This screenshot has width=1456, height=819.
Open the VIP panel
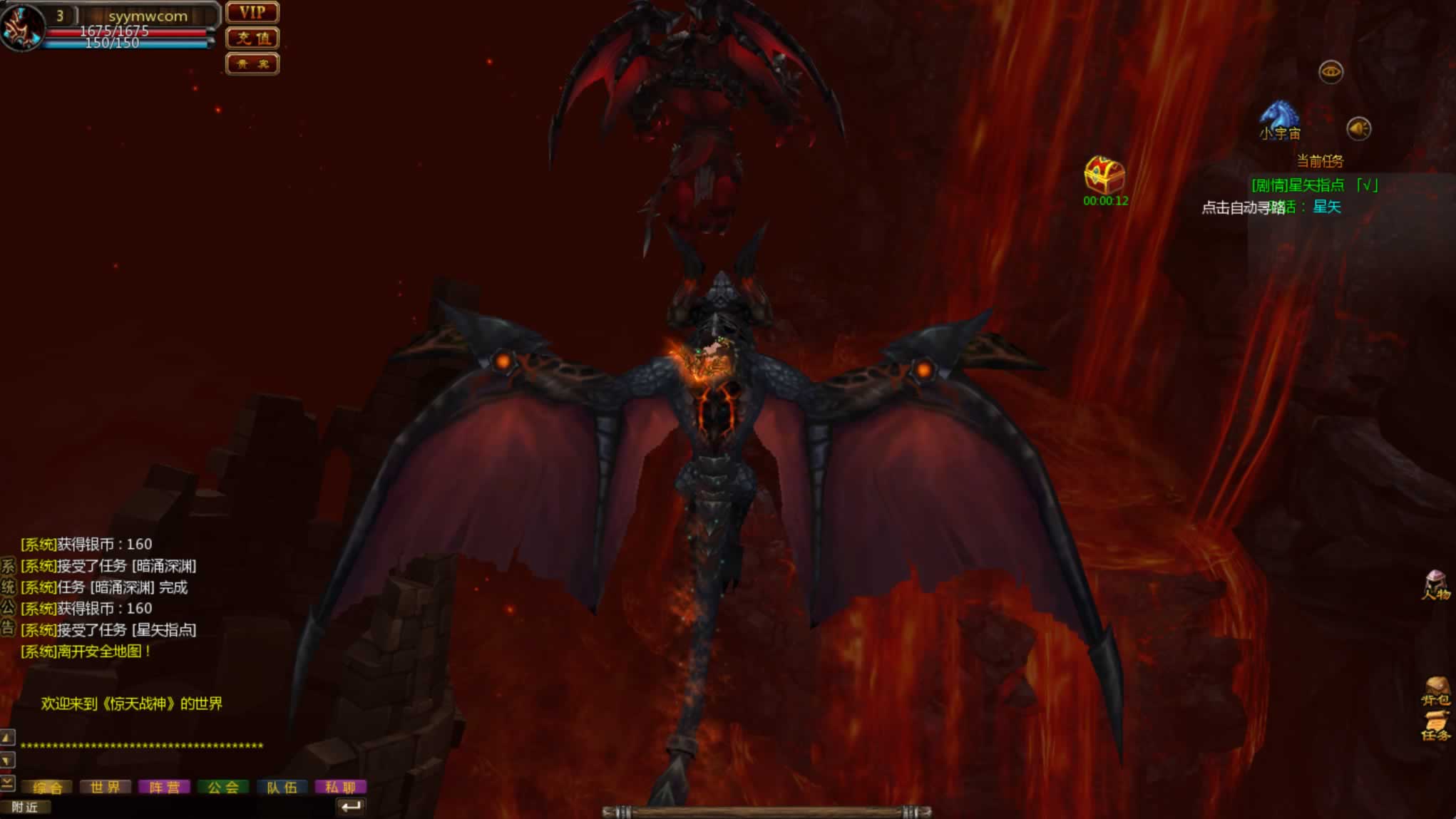tap(252, 13)
